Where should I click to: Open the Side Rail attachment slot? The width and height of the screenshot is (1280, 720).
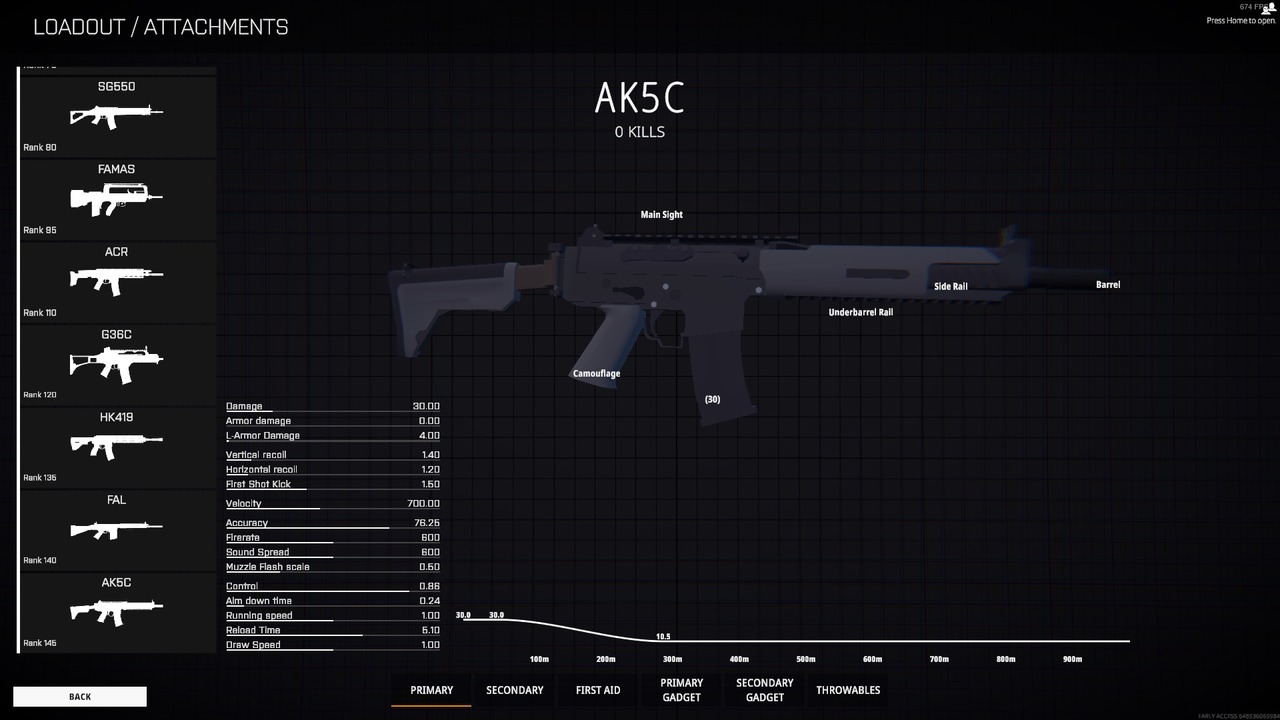click(x=951, y=287)
